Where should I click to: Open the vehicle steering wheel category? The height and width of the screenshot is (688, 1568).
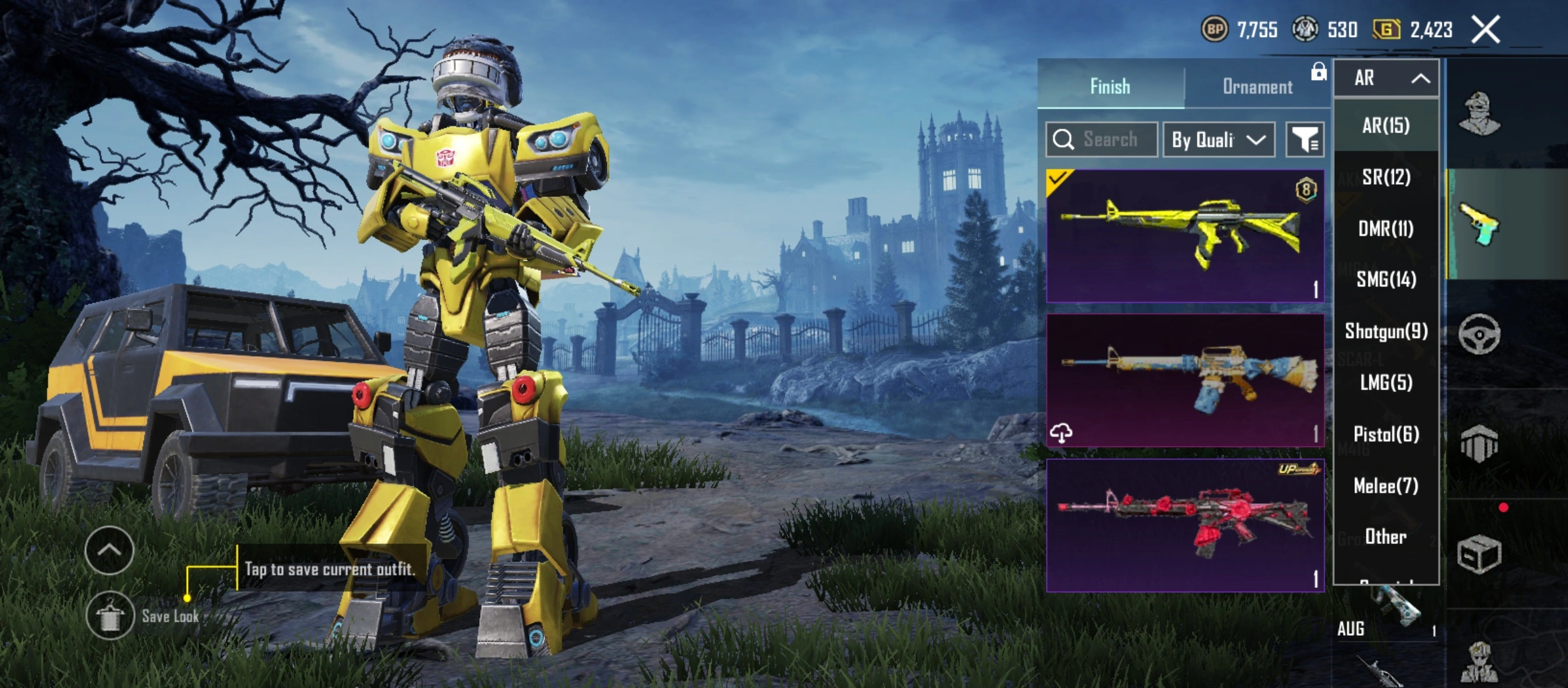pyautogui.click(x=1479, y=334)
